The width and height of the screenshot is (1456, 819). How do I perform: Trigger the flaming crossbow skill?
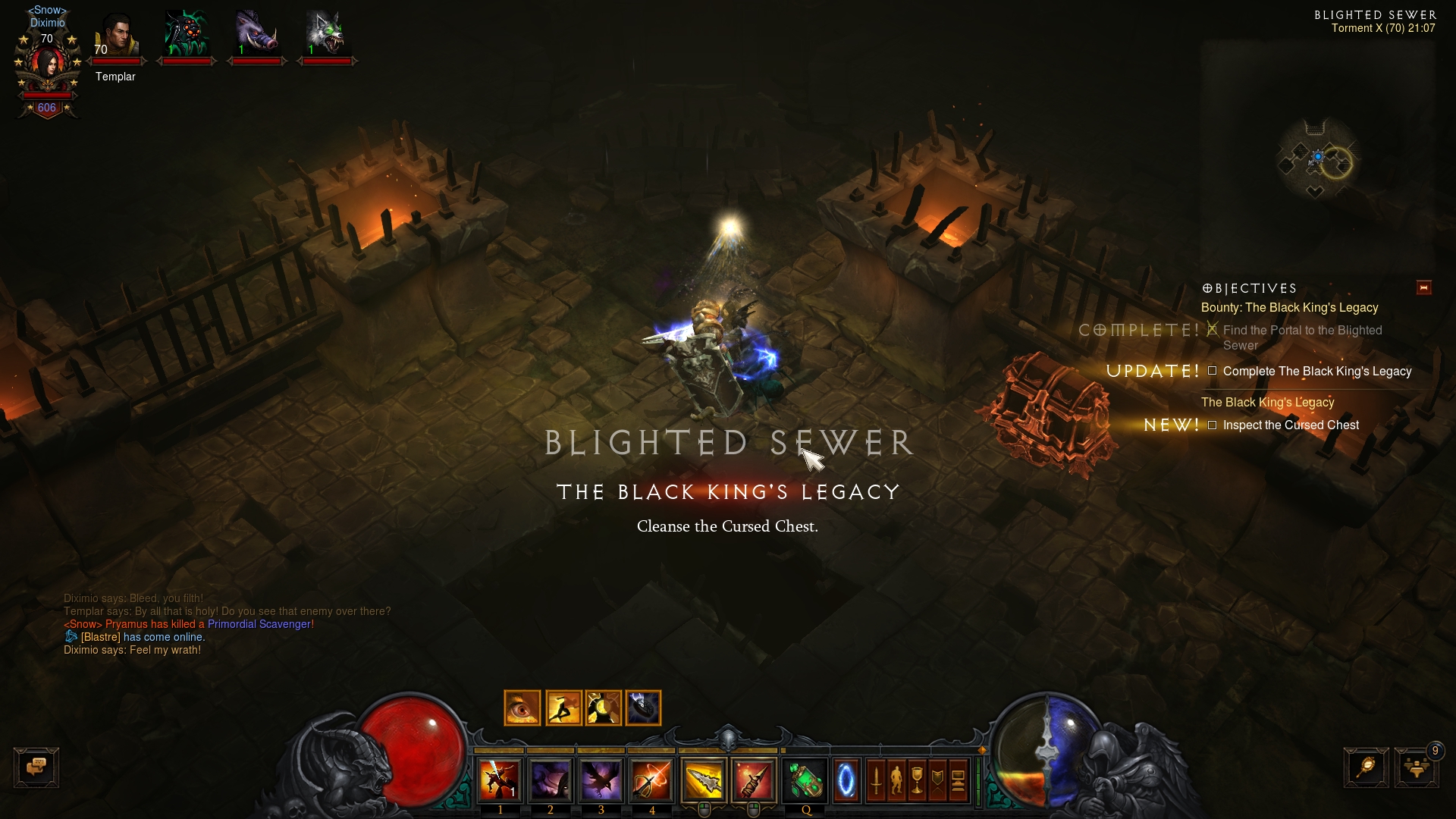tap(651, 780)
